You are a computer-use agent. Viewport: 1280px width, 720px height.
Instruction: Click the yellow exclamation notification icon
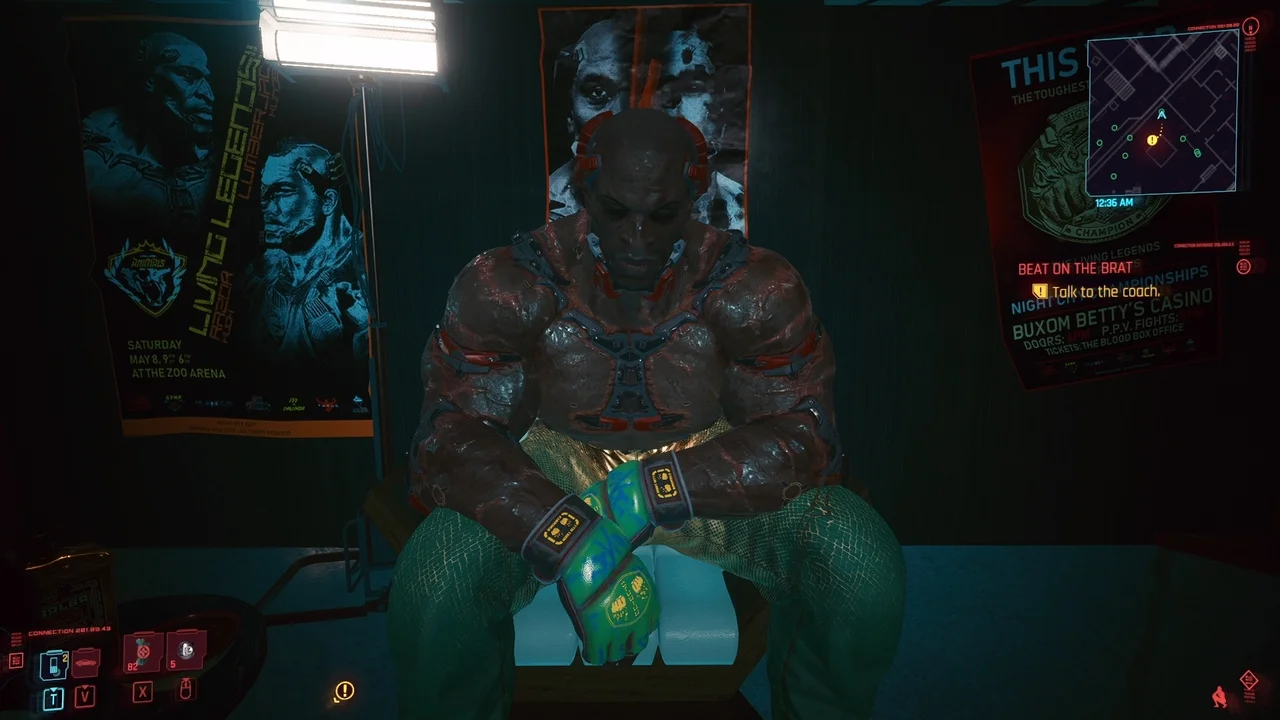coord(343,692)
